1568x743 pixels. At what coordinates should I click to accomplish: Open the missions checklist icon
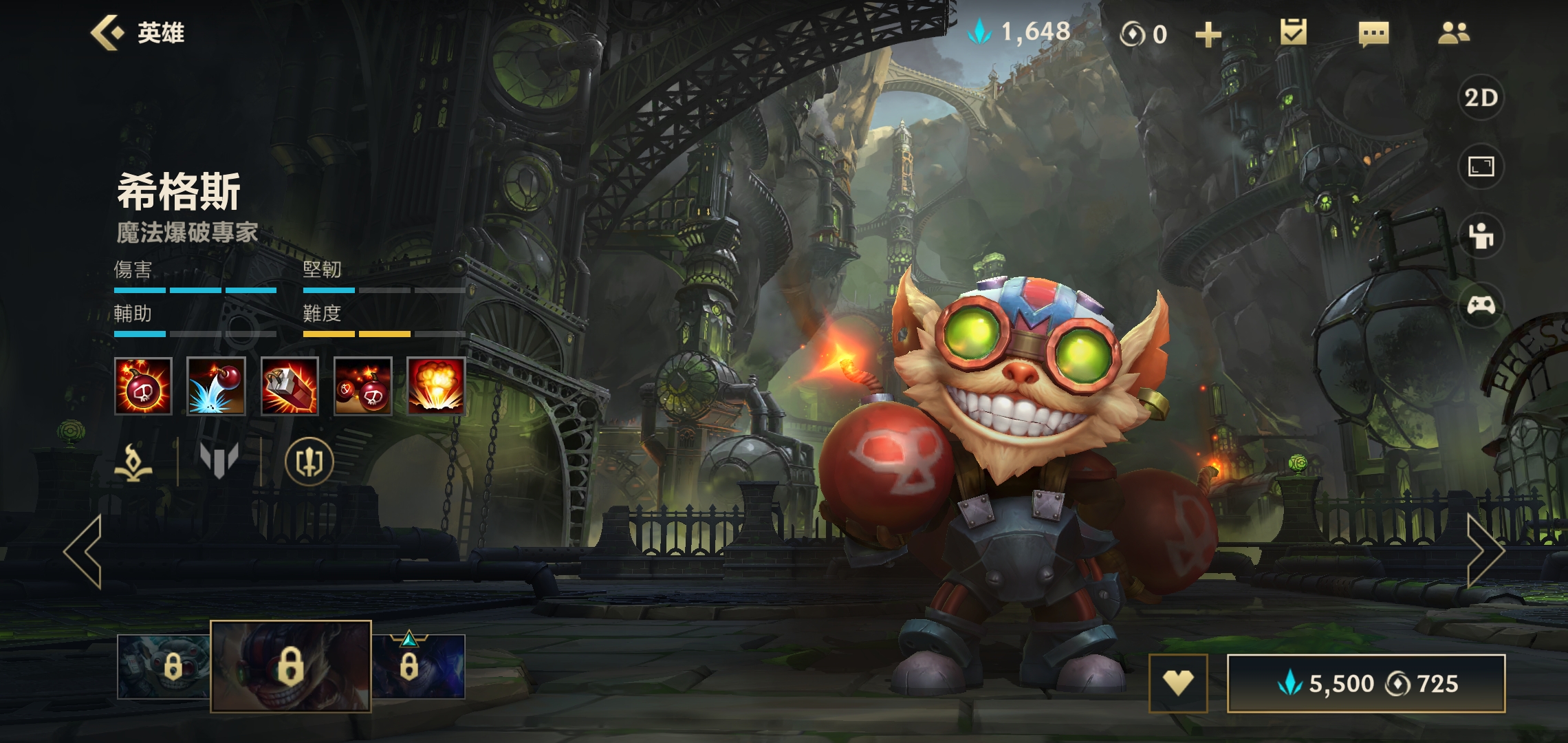tap(1293, 32)
